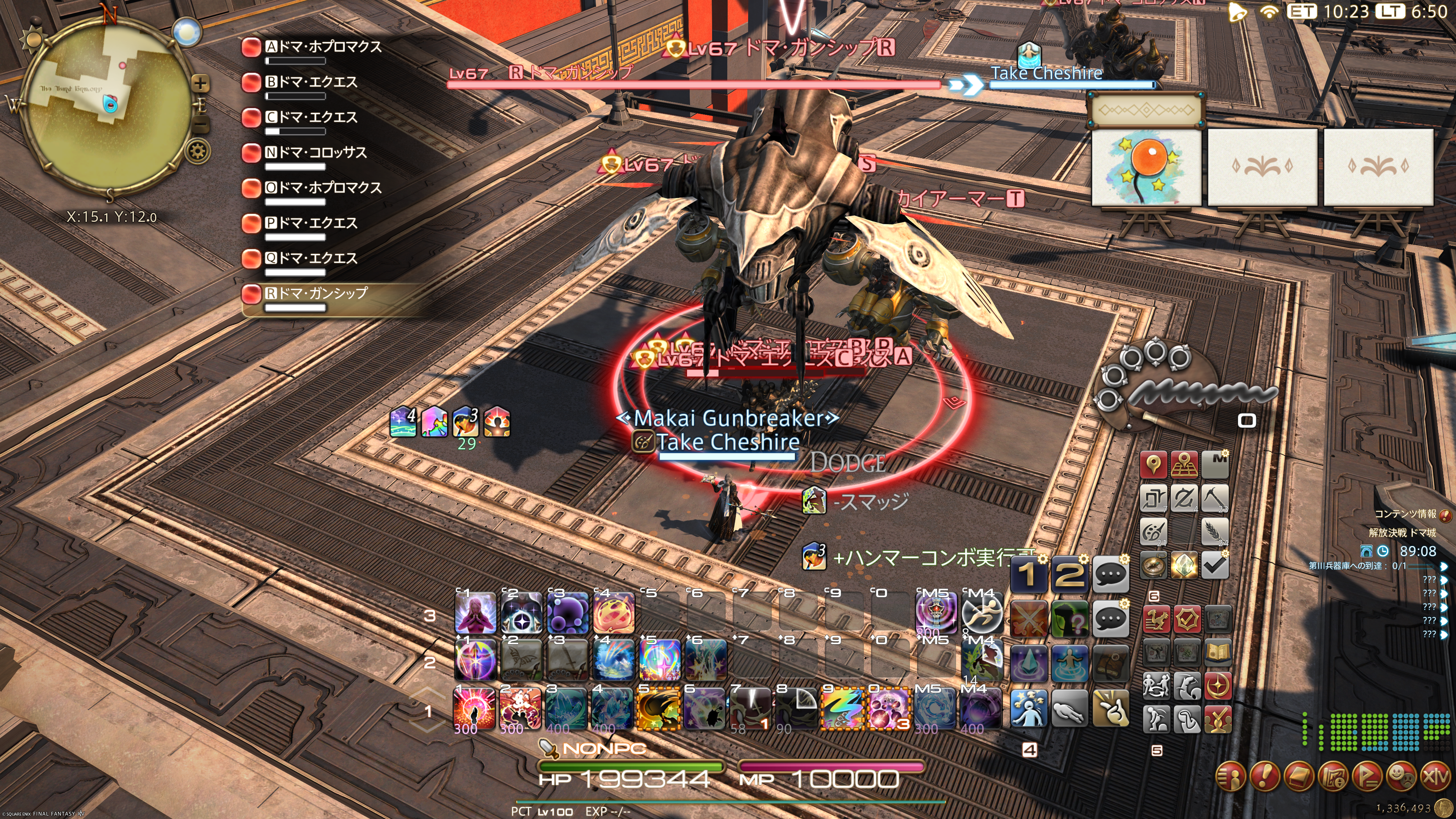This screenshot has height=819, width=1456.
Task: Activate the rainbow drip ability on hotbar
Action: coord(841,708)
